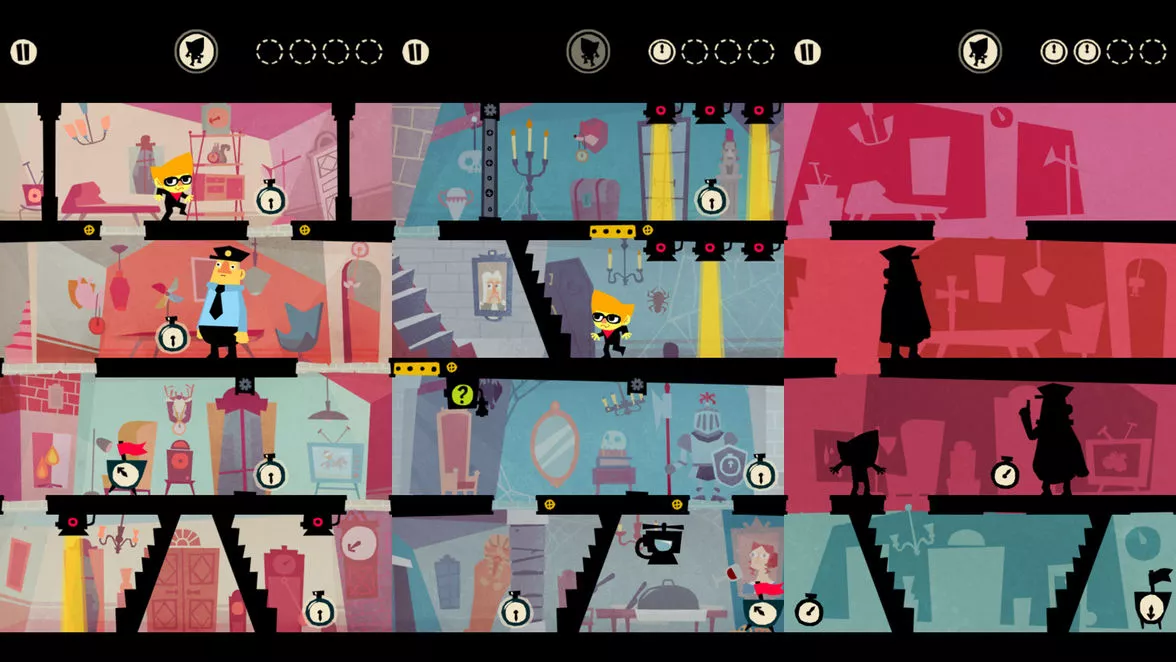Viewport: 1176px width, 662px height.
Task: Click the dimmed bandit head badge
Action: [588, 51]
